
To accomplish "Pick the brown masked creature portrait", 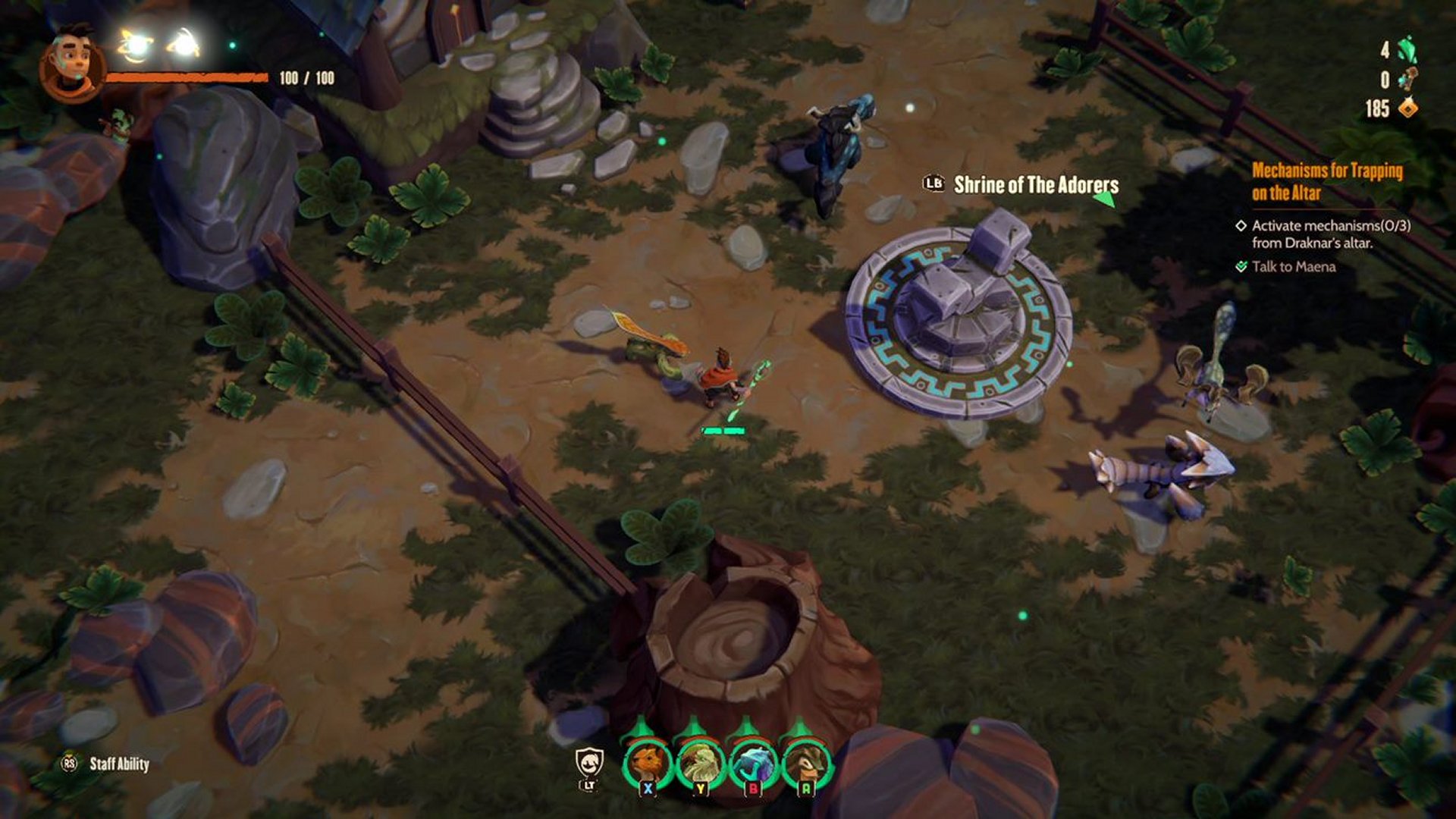I will click(x=806, y=762).
